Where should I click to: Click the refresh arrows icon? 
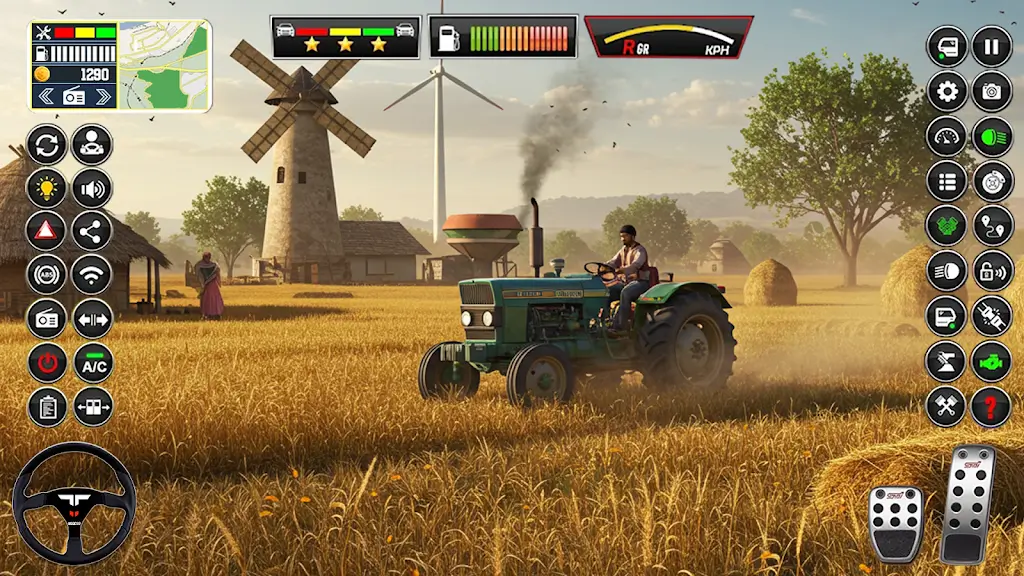pos(46,144)
